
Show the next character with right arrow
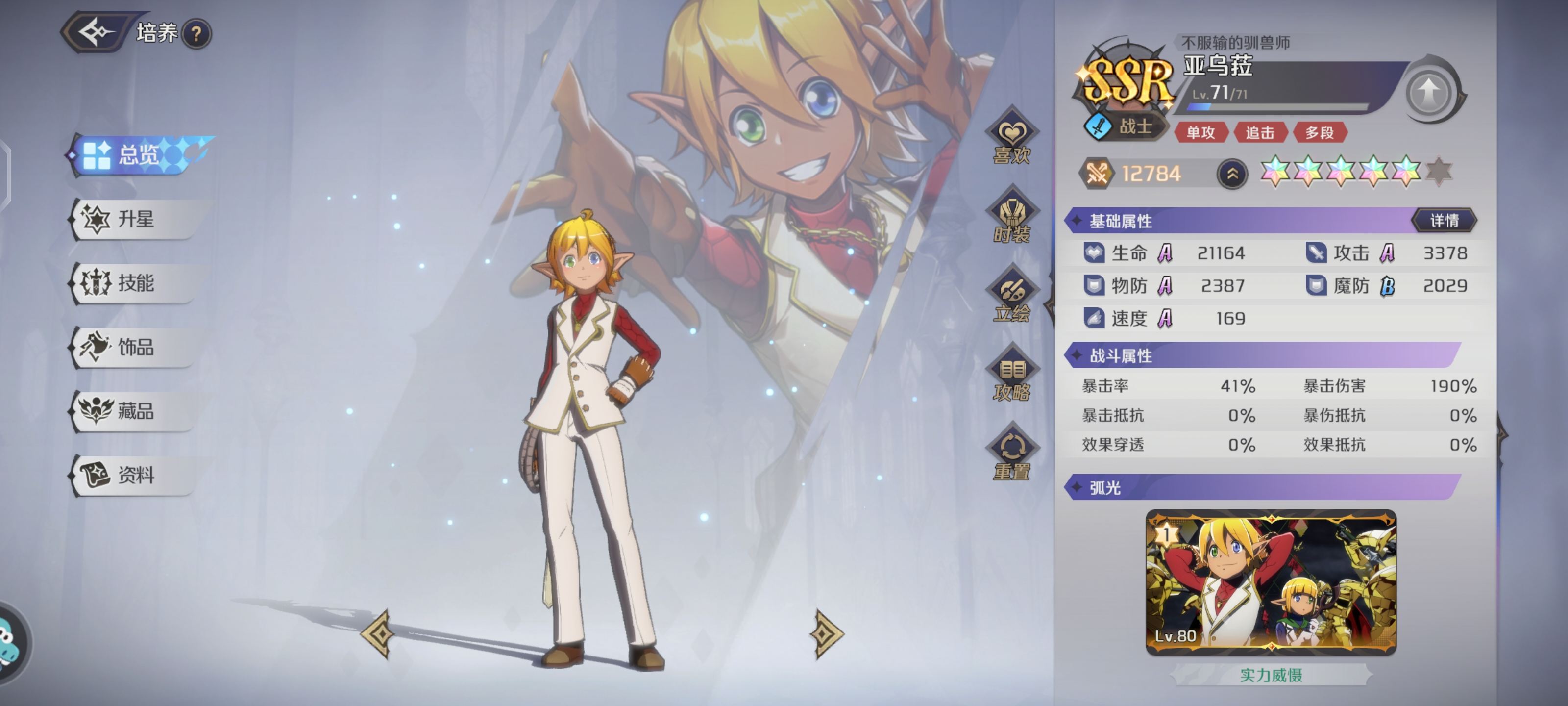click(x=825, y=634)
